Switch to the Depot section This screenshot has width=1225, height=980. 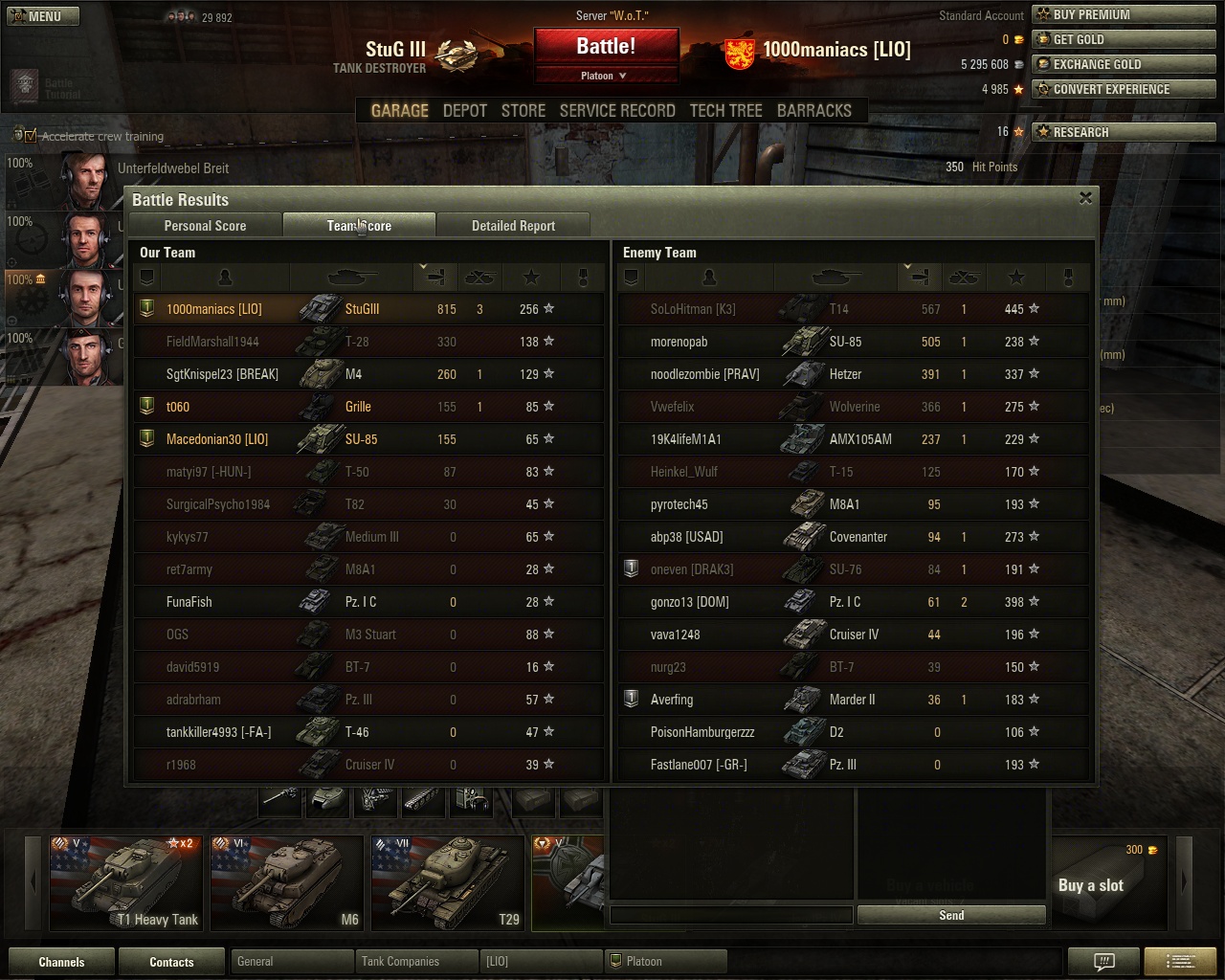click(465, 111)
